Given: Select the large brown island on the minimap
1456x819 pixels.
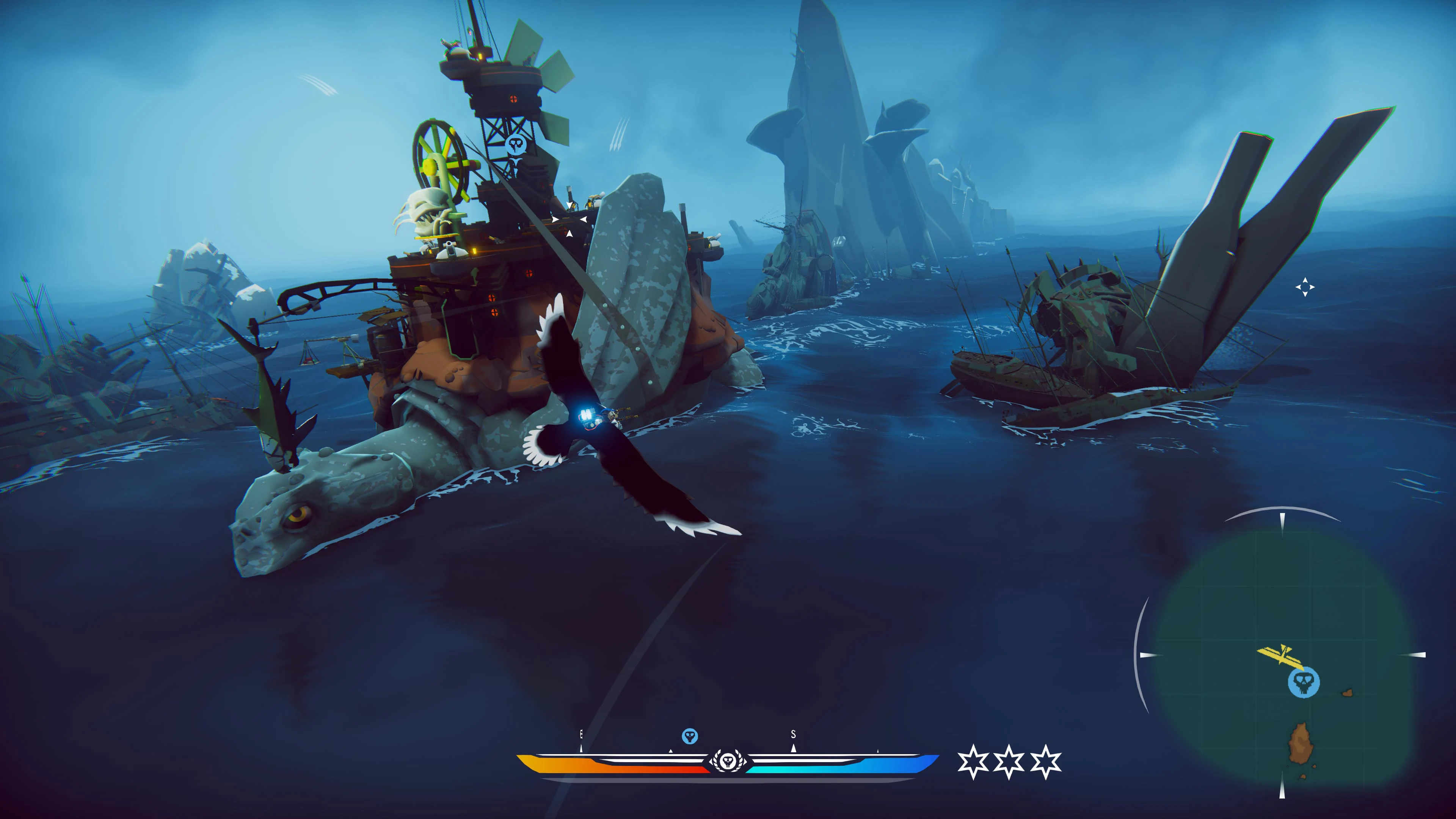Looking at the screenshot, I should 1301,743.
